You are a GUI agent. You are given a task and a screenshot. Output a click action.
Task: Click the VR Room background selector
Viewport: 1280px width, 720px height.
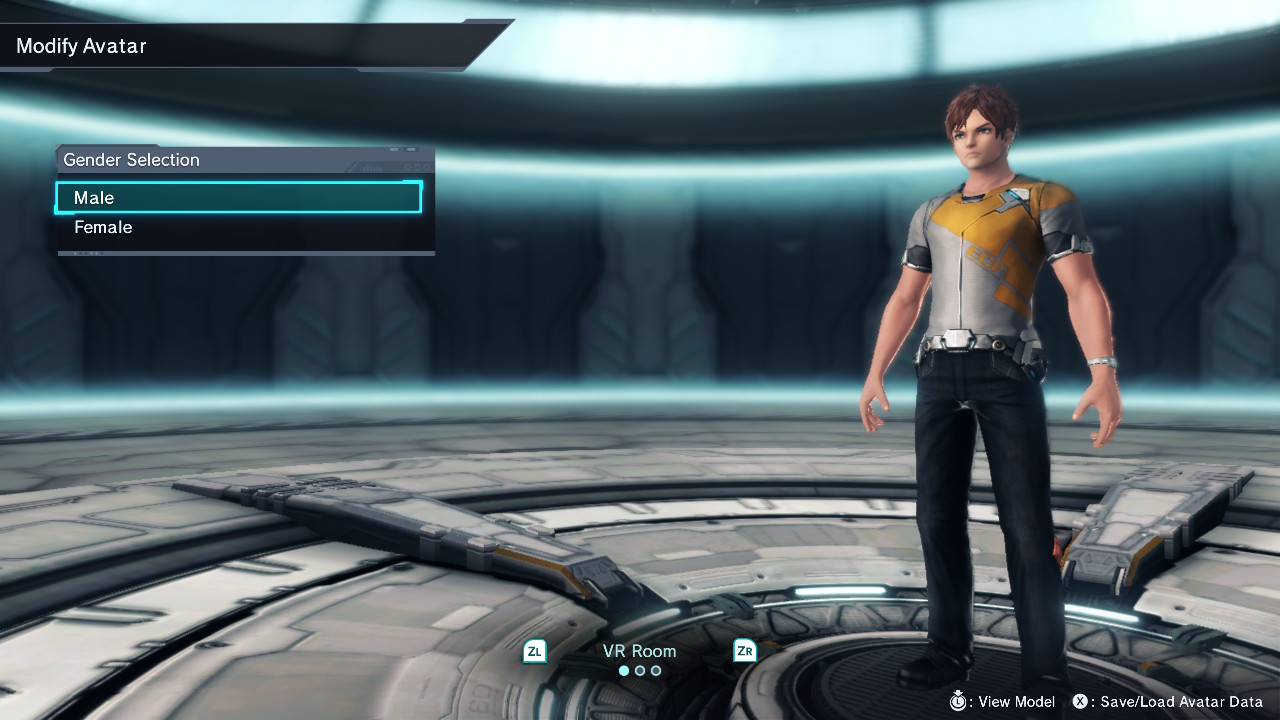[x=639, y=652]
